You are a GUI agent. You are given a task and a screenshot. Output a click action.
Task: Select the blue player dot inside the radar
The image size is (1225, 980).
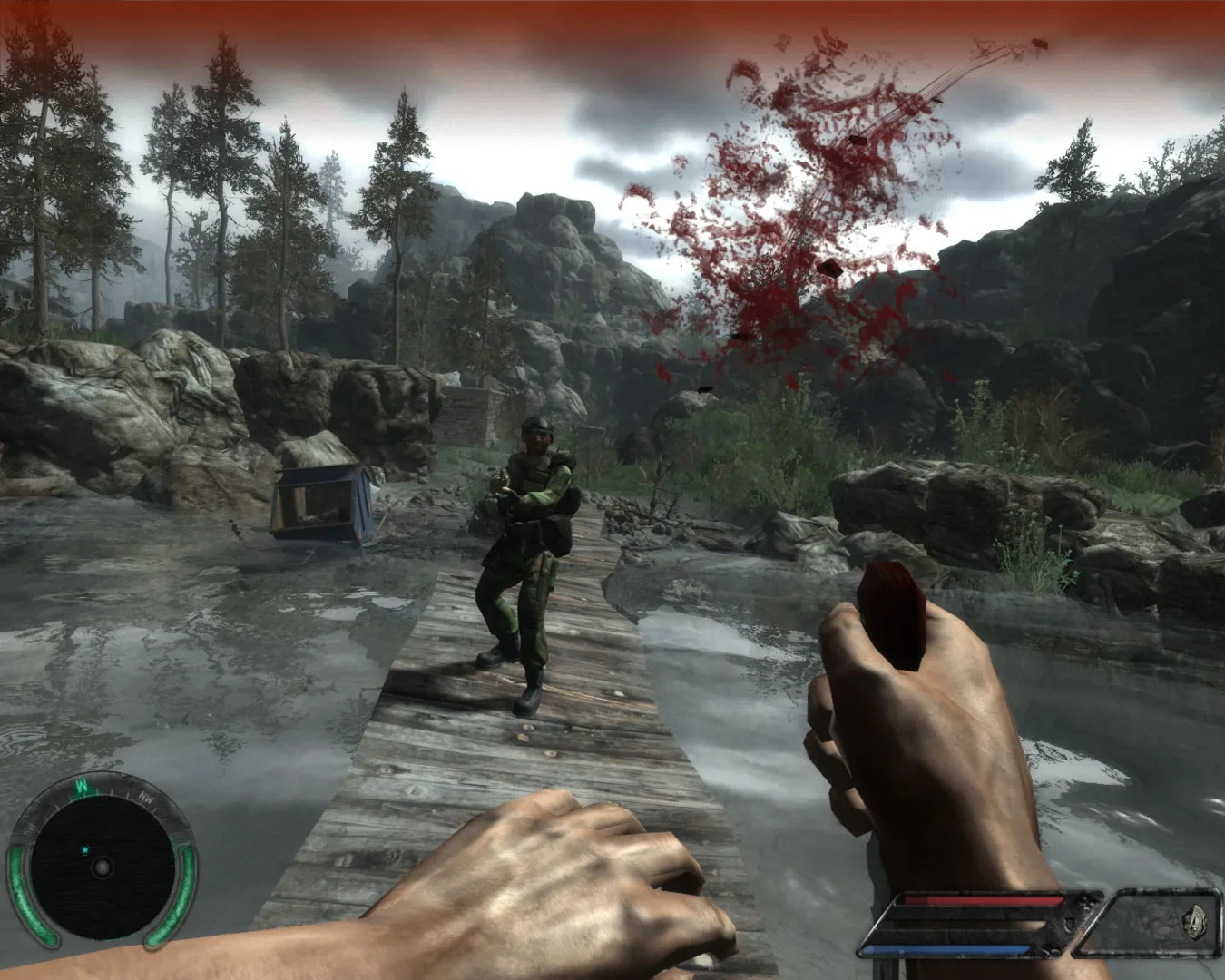pyautogui.click(x=85, y=850)
